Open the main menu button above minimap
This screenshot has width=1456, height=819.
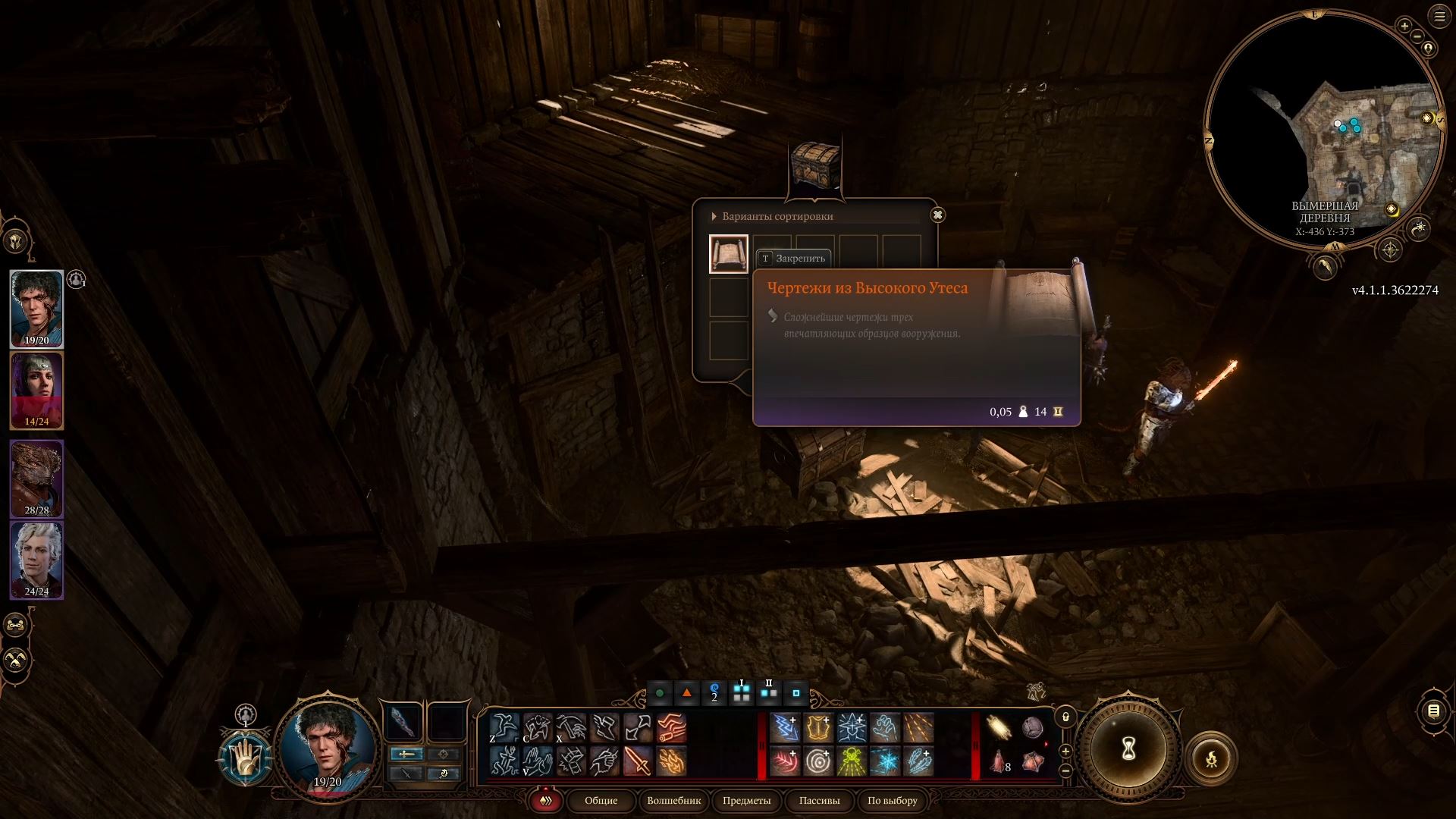pos(1439,17)
